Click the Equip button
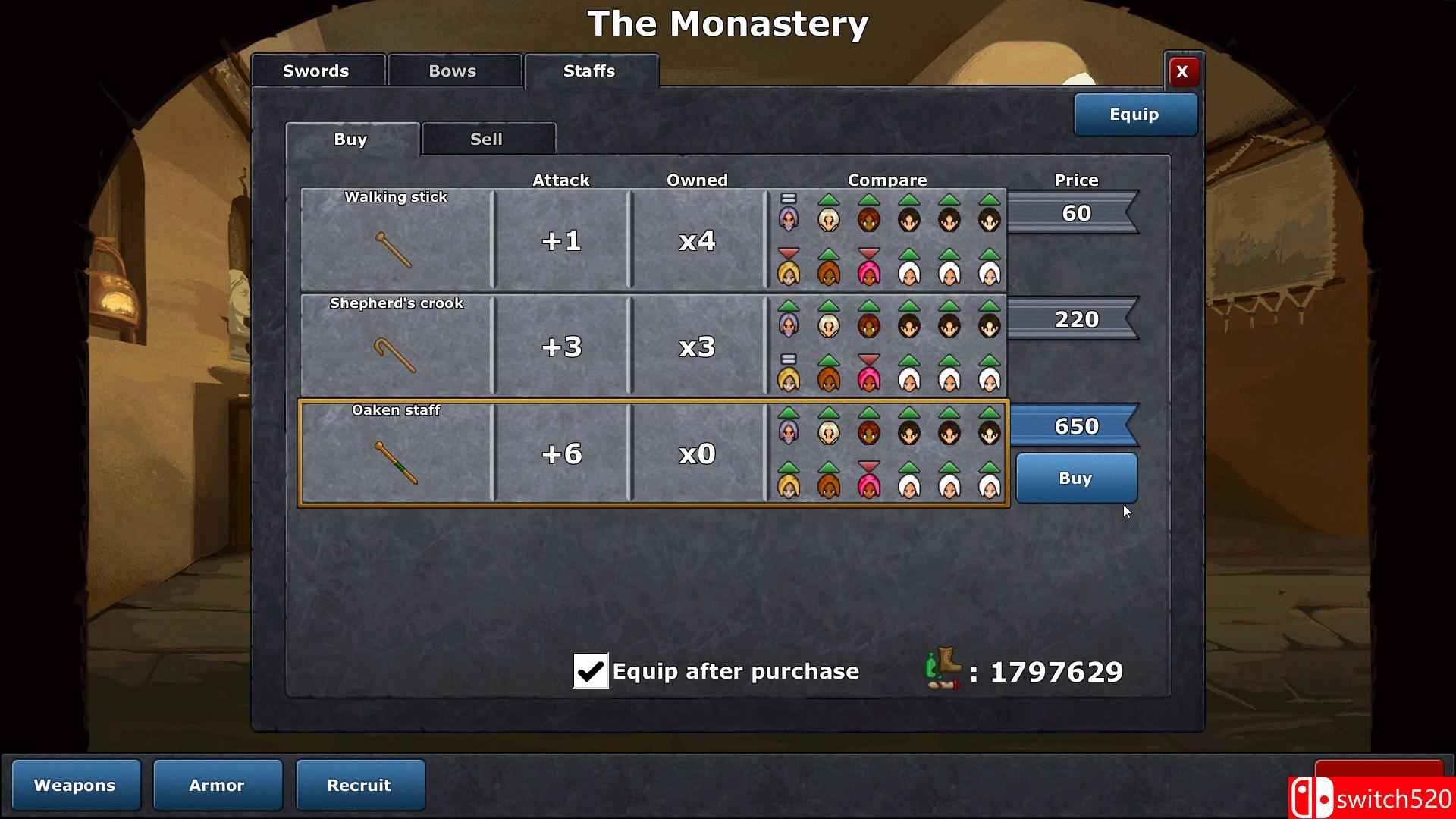 tap(1134, 115)
